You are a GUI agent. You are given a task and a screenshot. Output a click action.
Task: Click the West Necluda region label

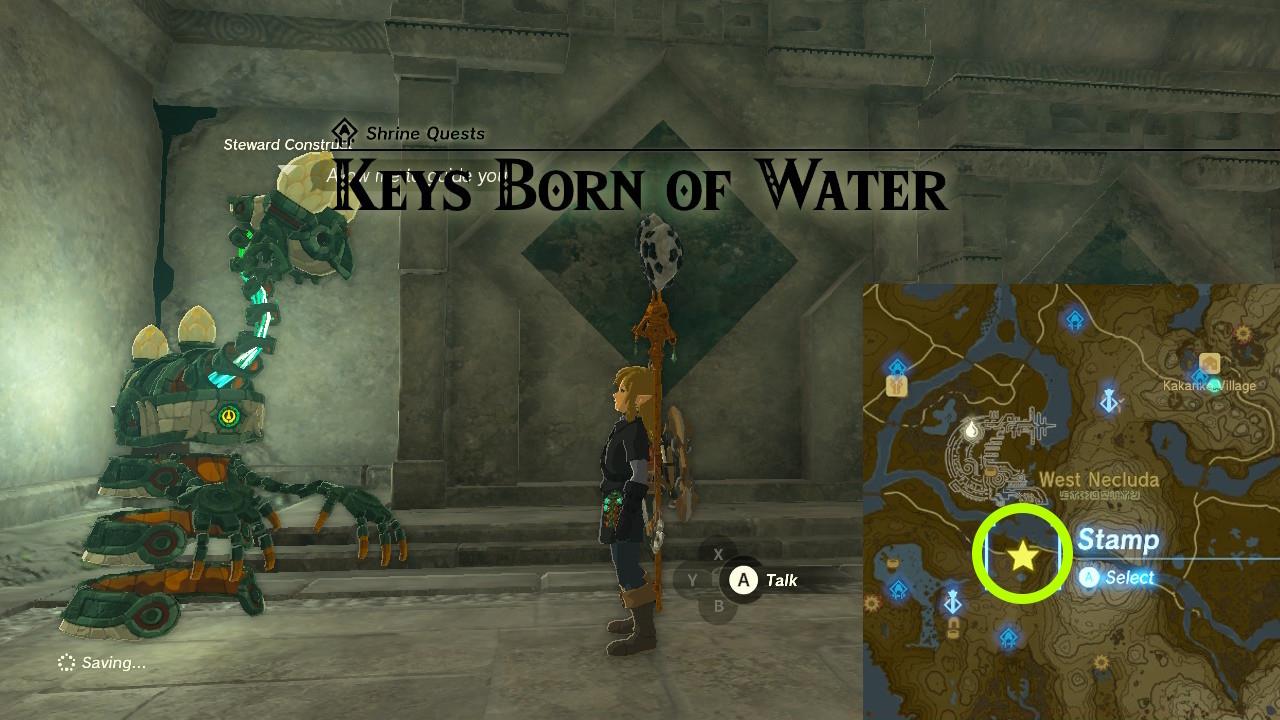1099,477
